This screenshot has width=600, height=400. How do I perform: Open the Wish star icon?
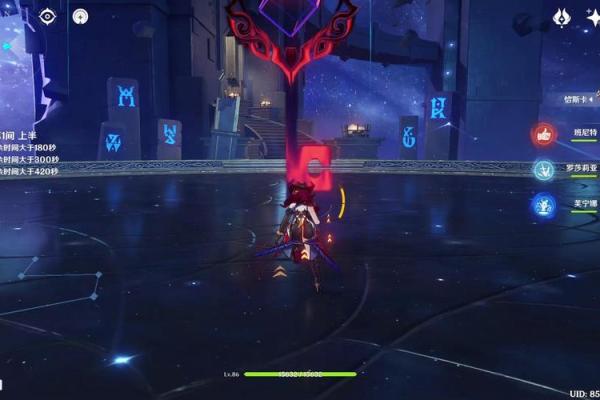[x=593, y=17]
